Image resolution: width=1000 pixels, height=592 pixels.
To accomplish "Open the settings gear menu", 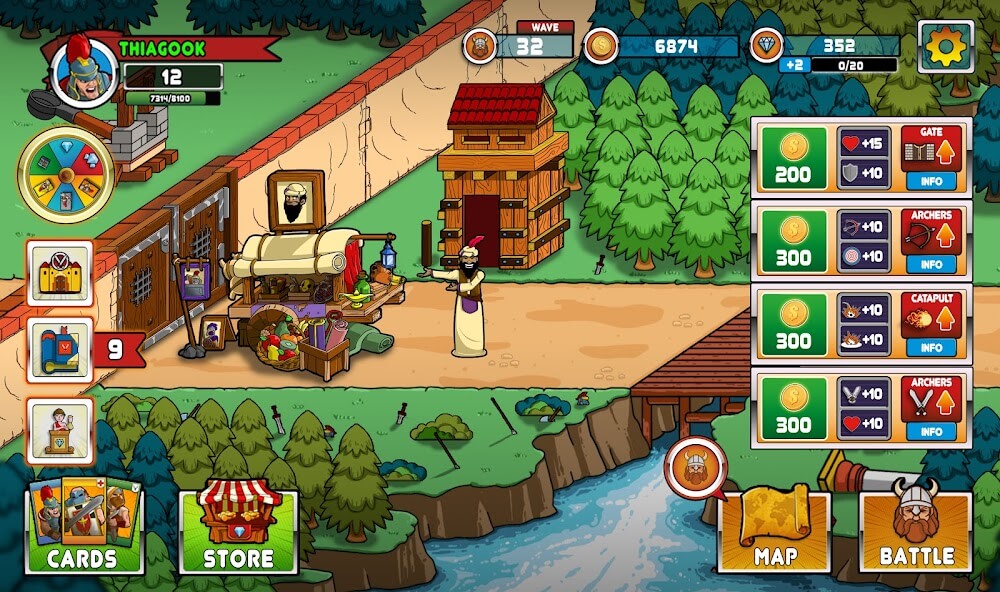I will tap(945, 46).
